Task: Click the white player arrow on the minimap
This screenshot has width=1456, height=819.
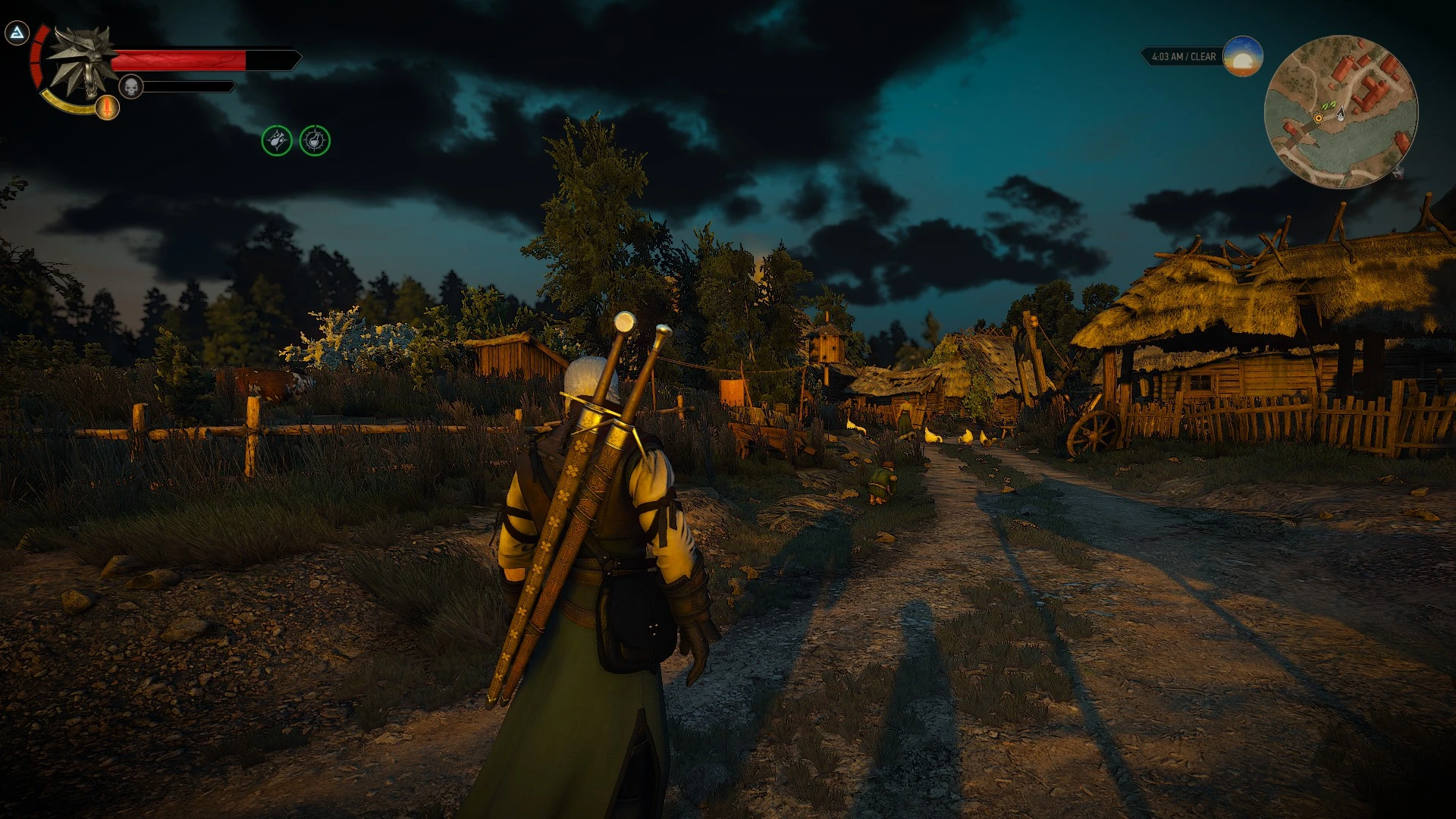Action: (1341, 114)
